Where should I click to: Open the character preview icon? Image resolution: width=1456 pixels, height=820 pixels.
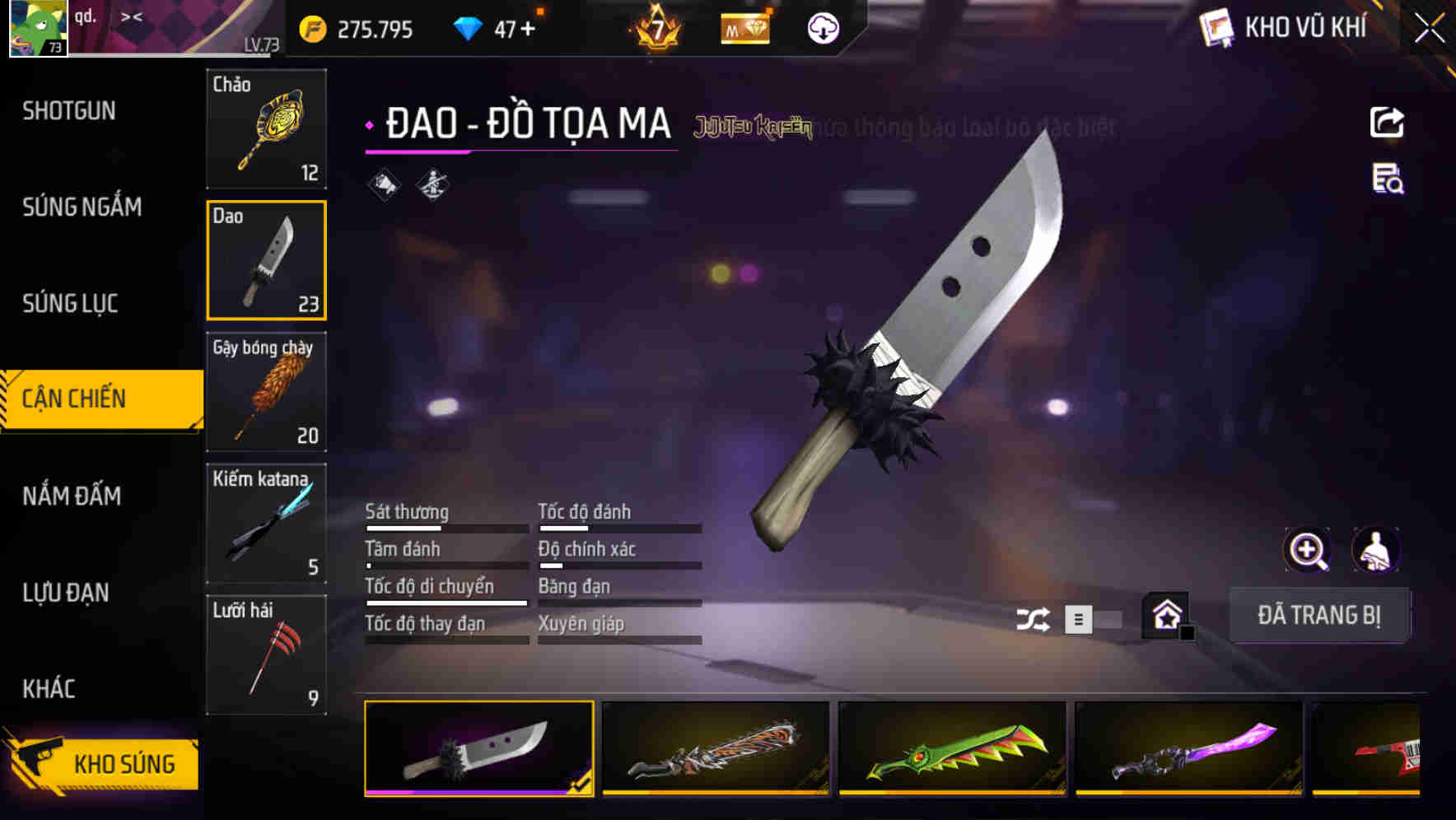[1375, 550]
